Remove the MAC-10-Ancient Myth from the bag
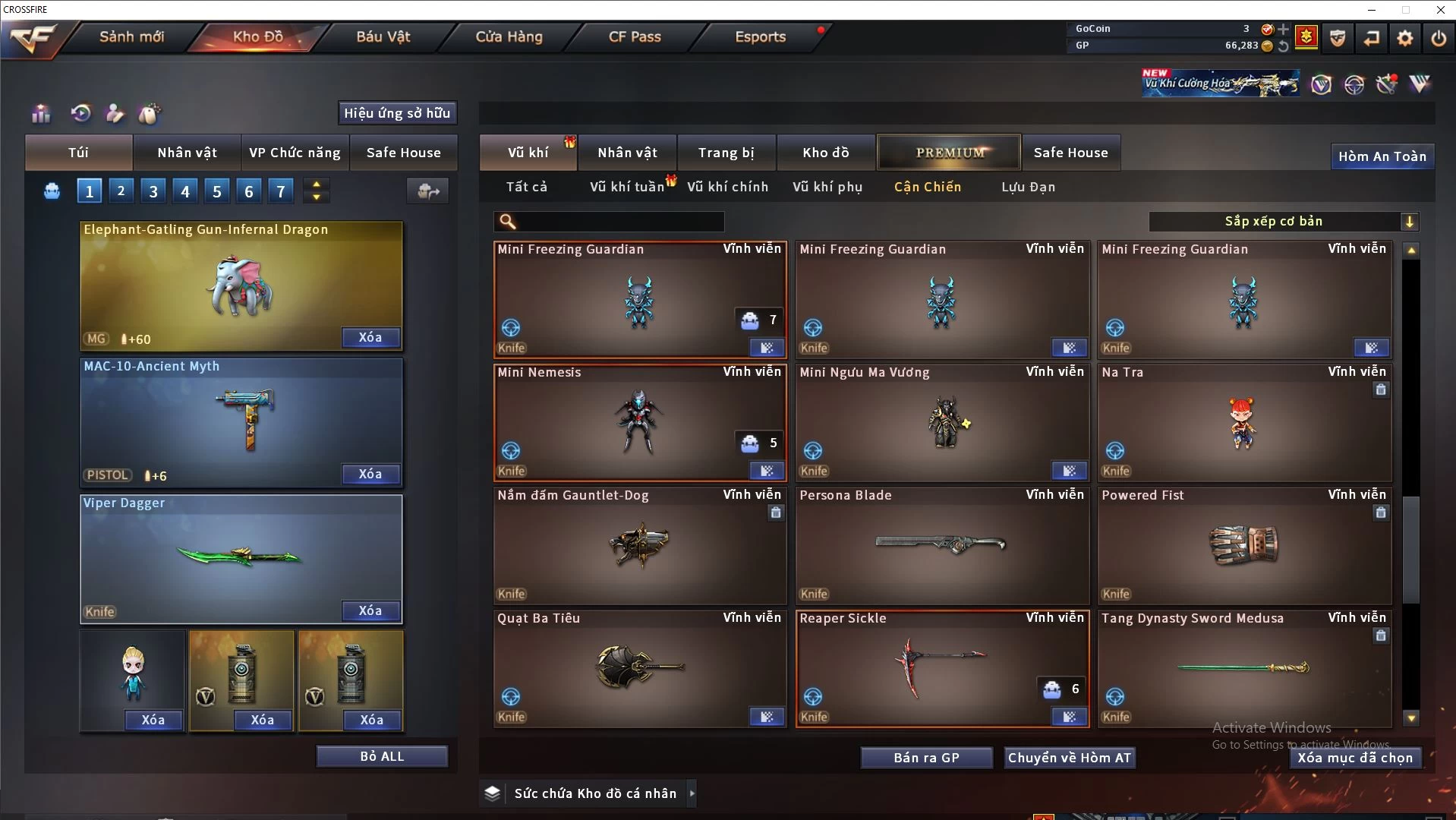 370,474
